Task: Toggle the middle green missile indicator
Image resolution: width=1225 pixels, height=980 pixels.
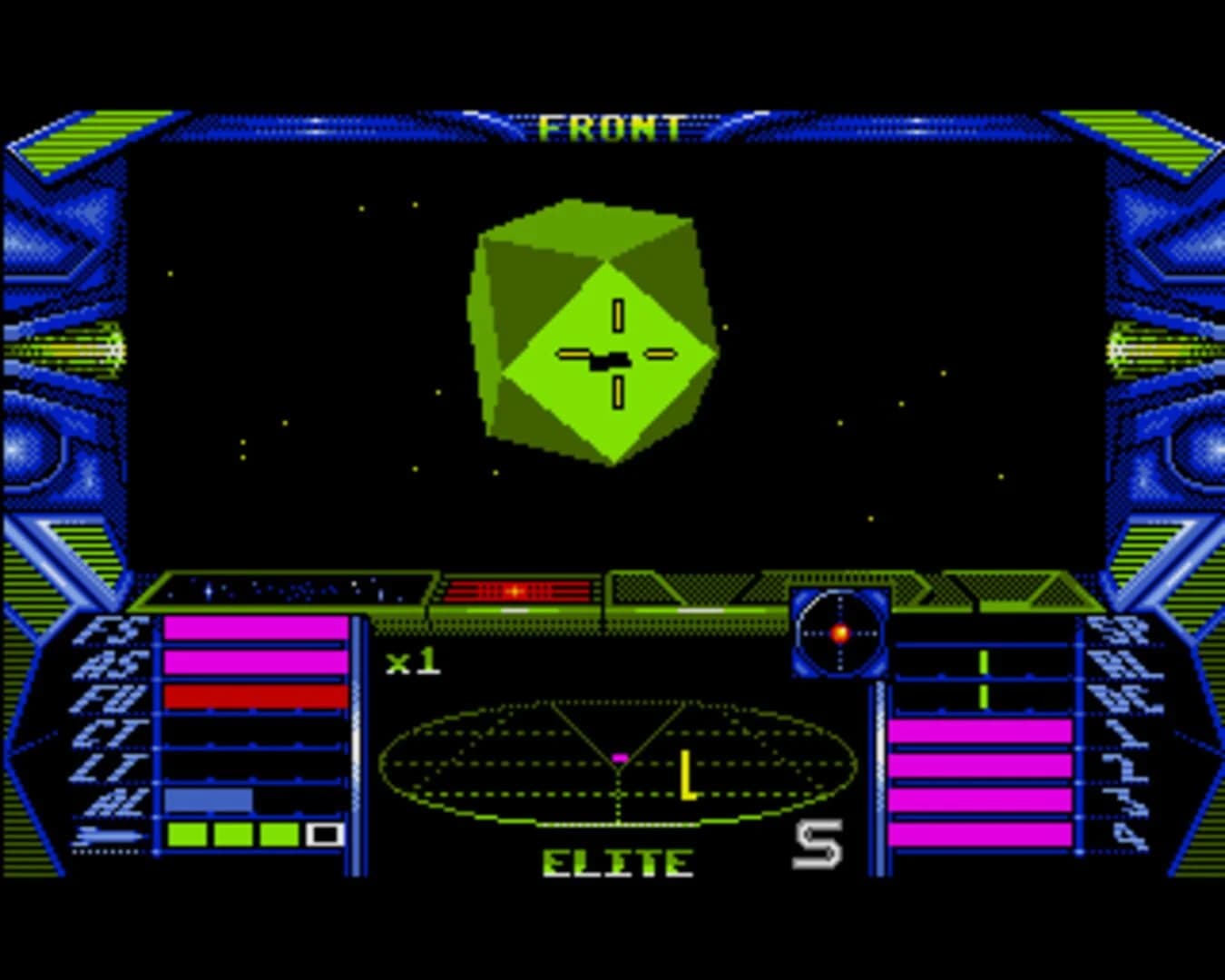Action: [233, 832]
